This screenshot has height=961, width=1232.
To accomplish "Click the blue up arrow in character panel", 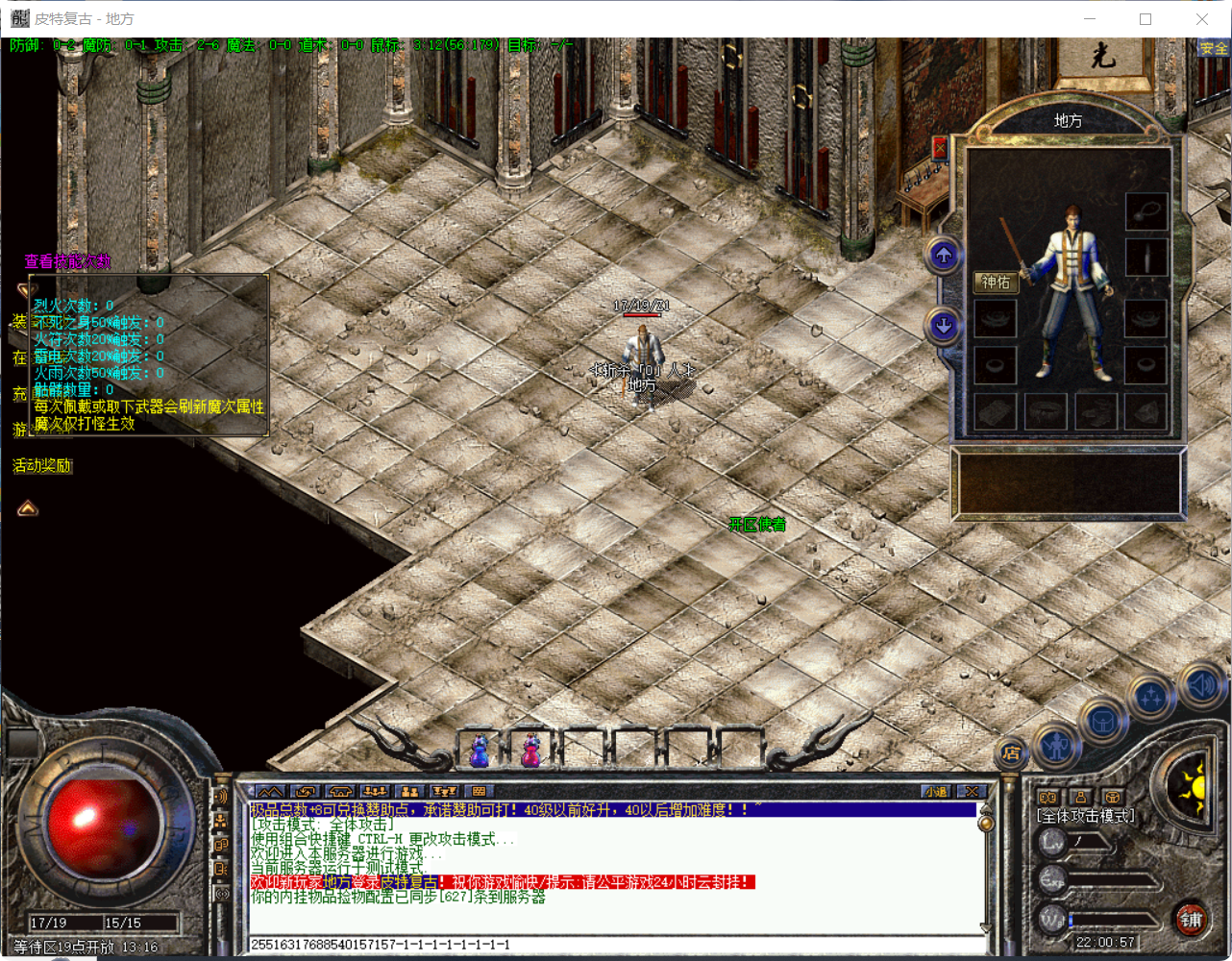I will point(942,258).
